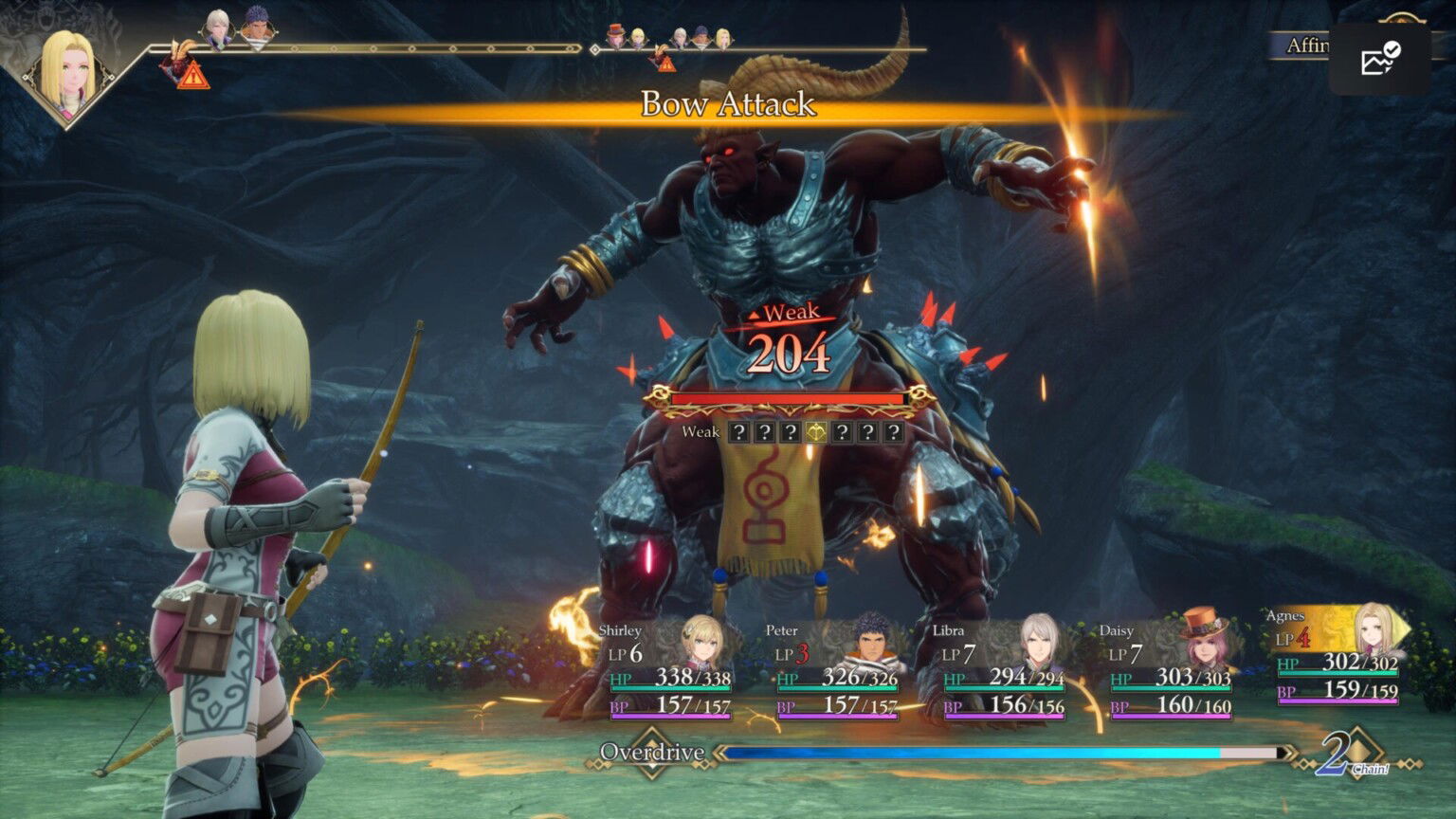Click the last '?' weakness slot
The image size is (1456, 819).
pos(894,433)
